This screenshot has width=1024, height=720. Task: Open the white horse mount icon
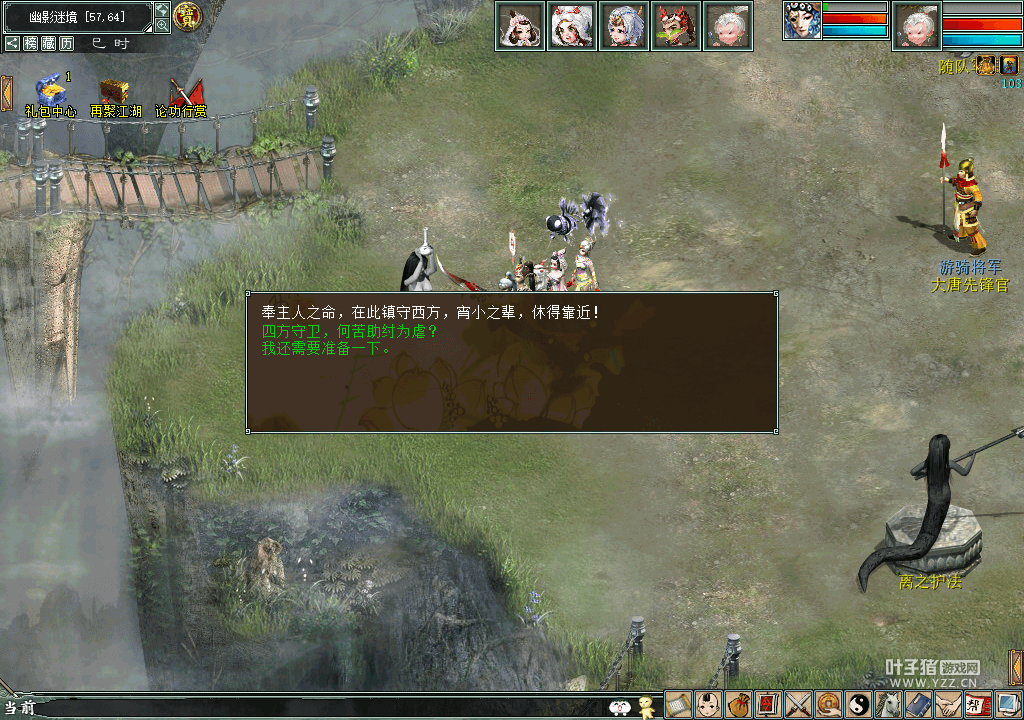pos(889,705)
